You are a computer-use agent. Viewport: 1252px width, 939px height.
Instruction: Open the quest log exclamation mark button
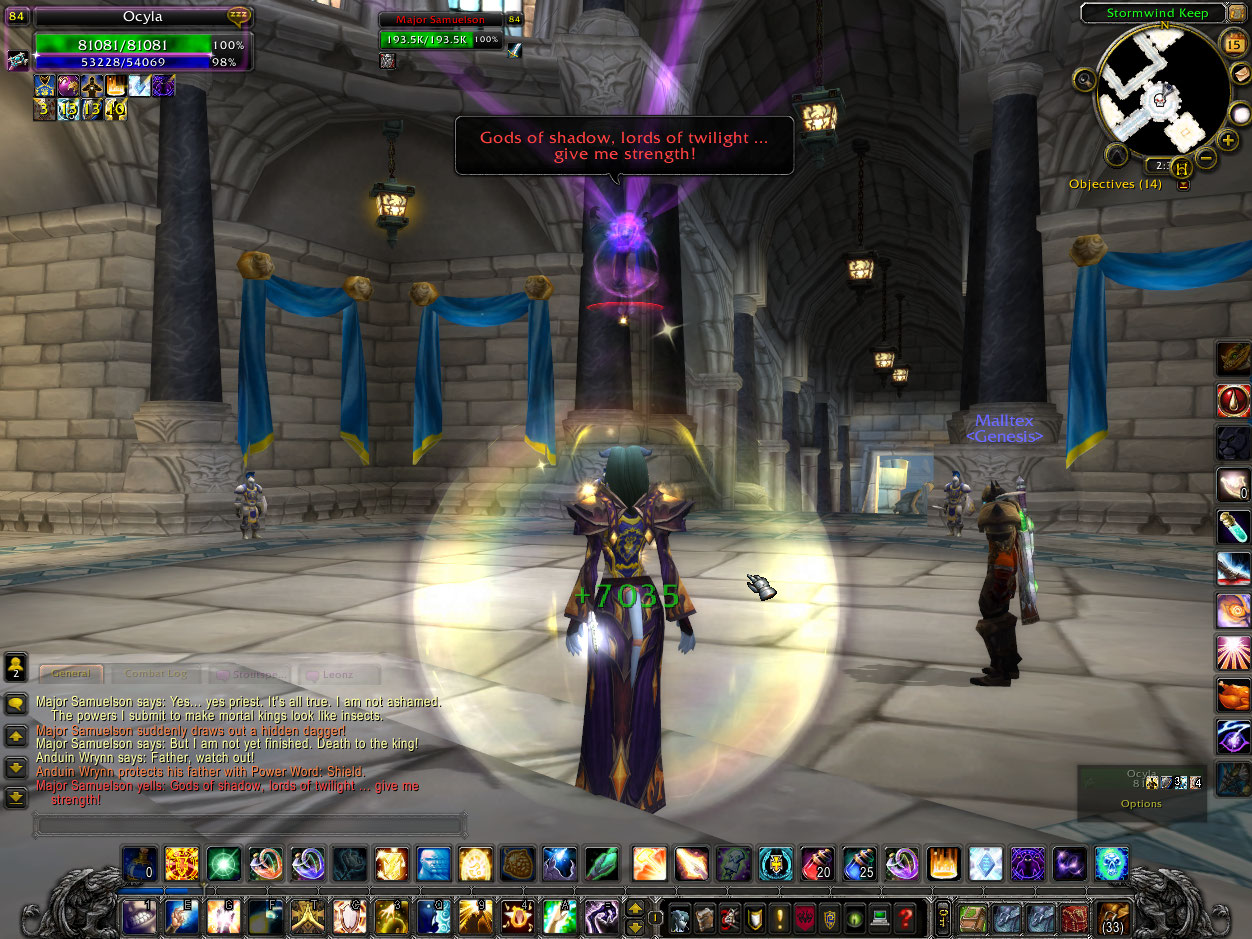pyautogui.click(x=779, y=917)
